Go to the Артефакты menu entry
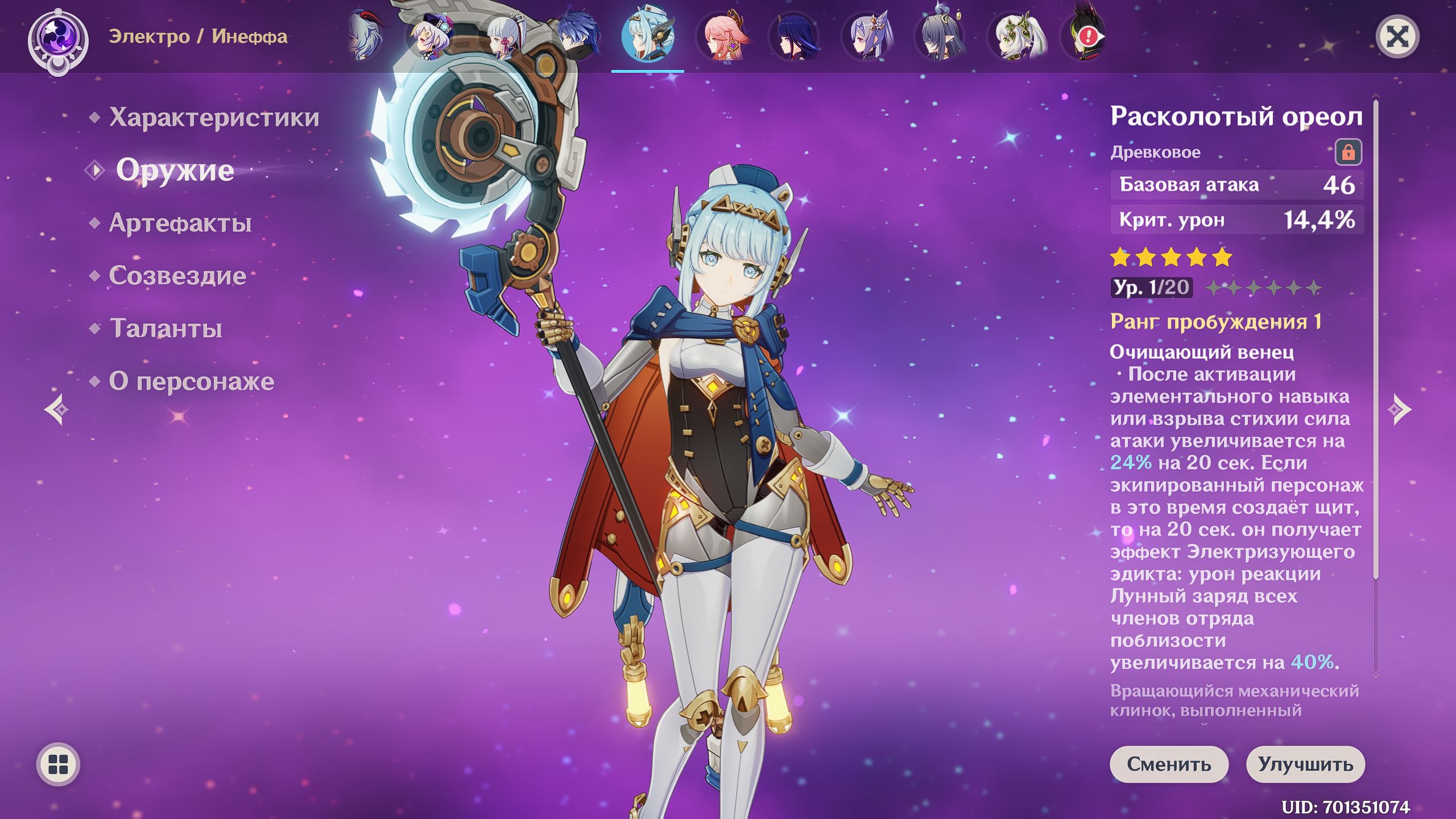This screenshot has width=1456, height=819. (180, 223)
